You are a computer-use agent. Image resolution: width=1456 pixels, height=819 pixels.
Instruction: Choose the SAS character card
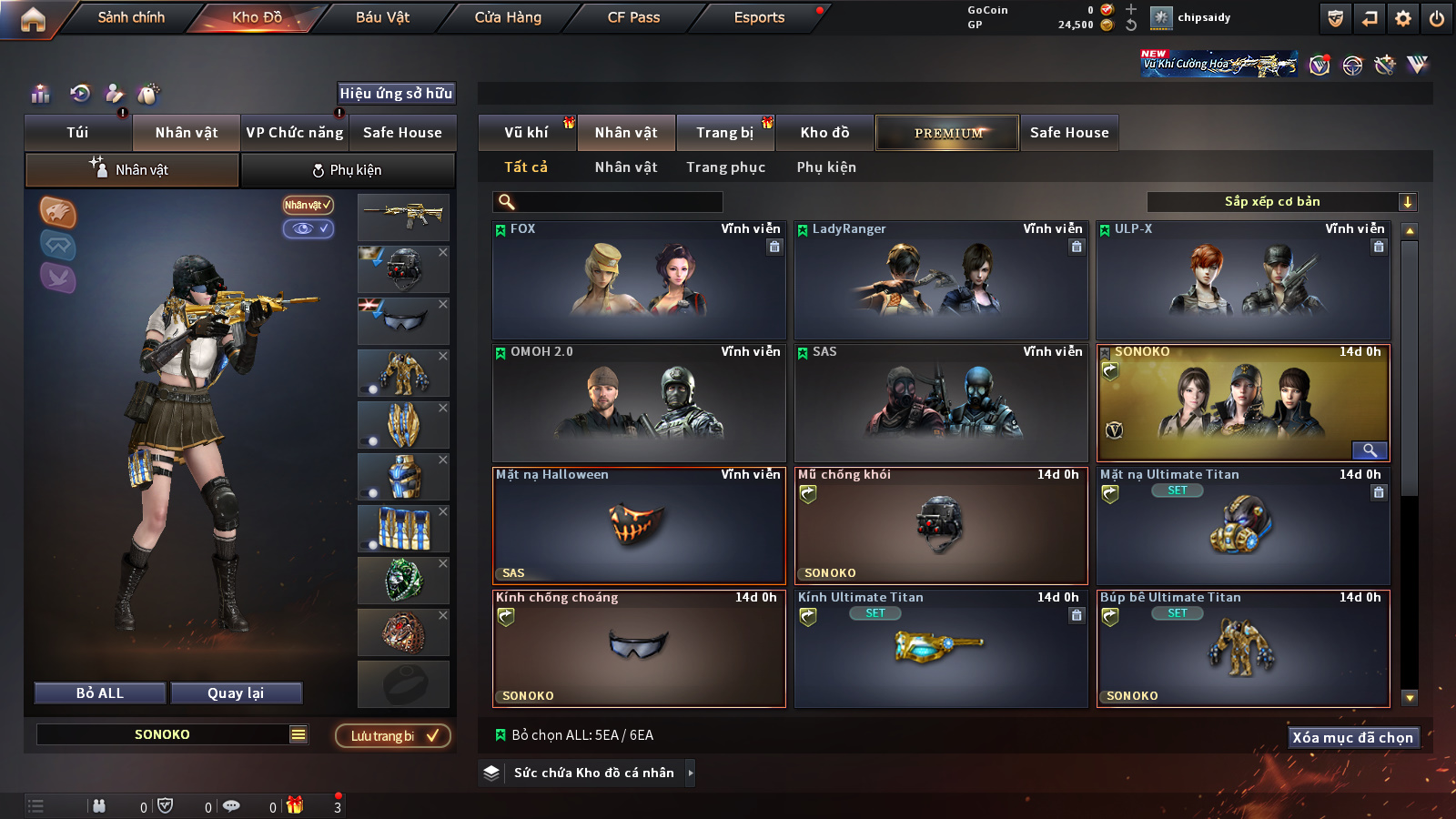pos(941,403)
